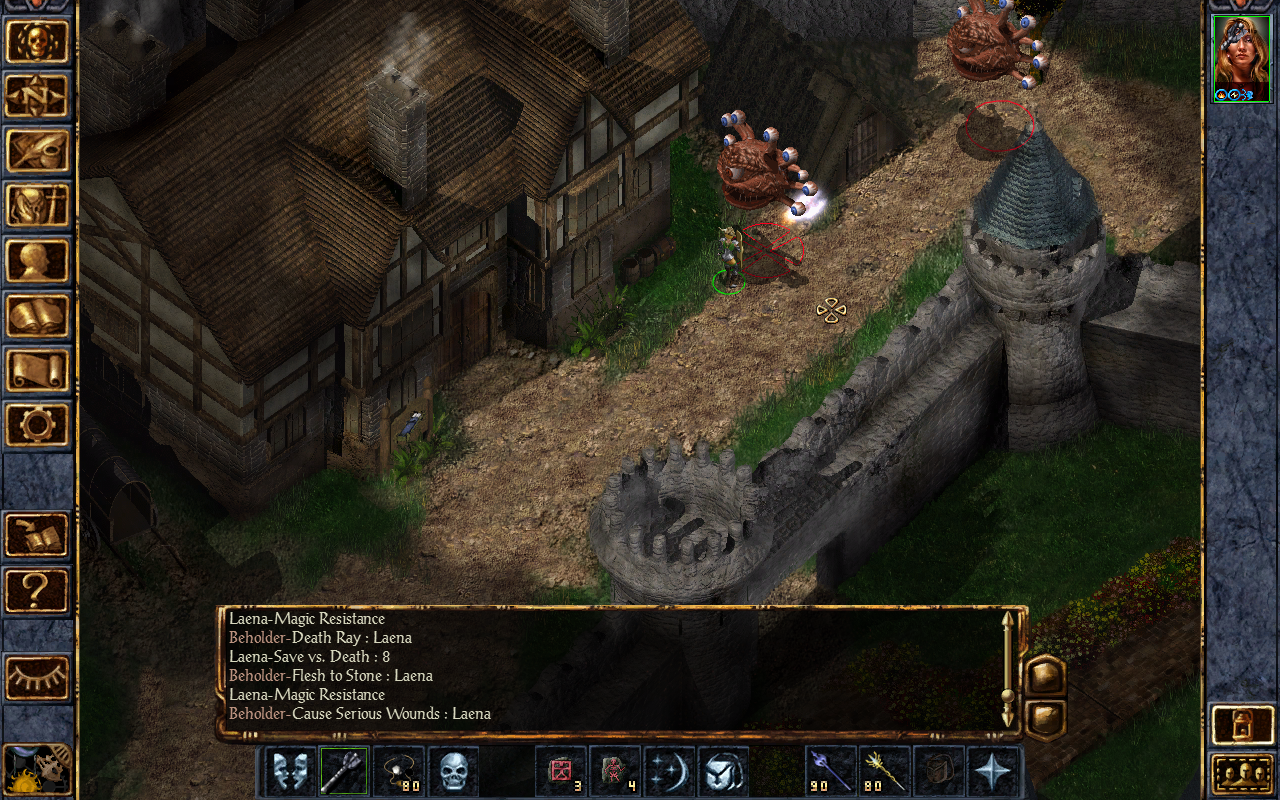
Task: Use the golden wand with 80 charges
Action: pos(885,772)
